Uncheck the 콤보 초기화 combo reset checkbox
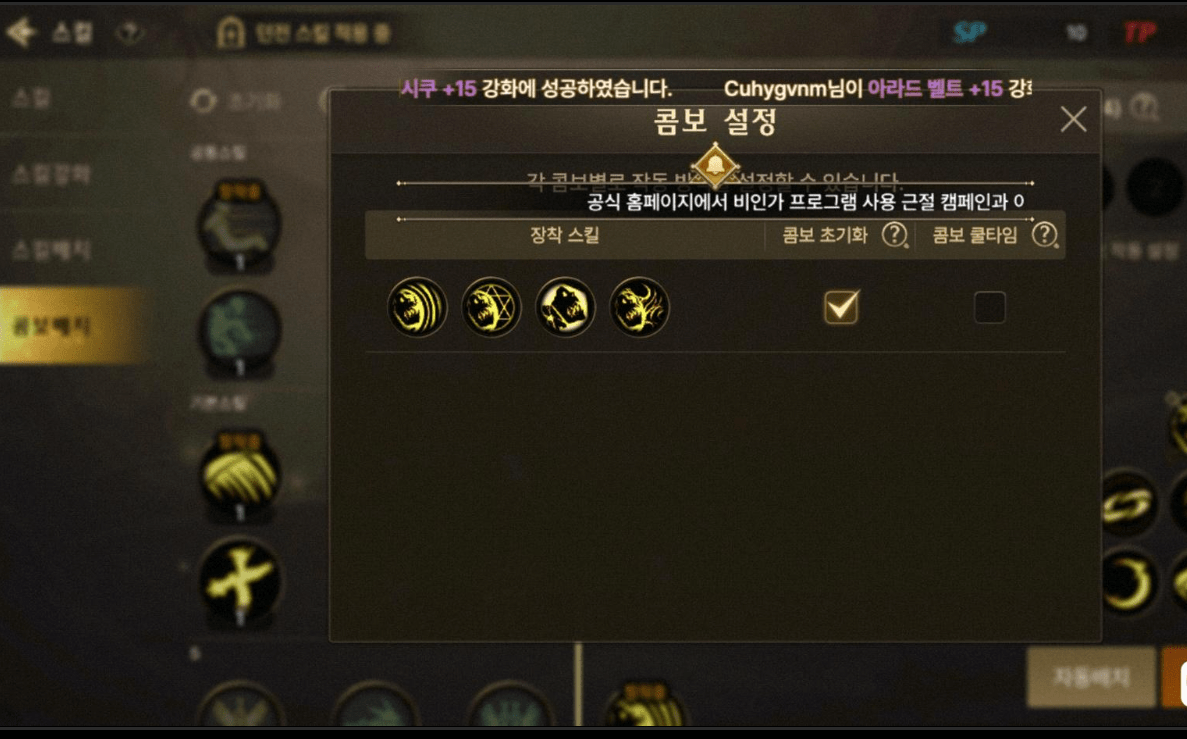1187x739 pixels. click(x=841, y=307)
